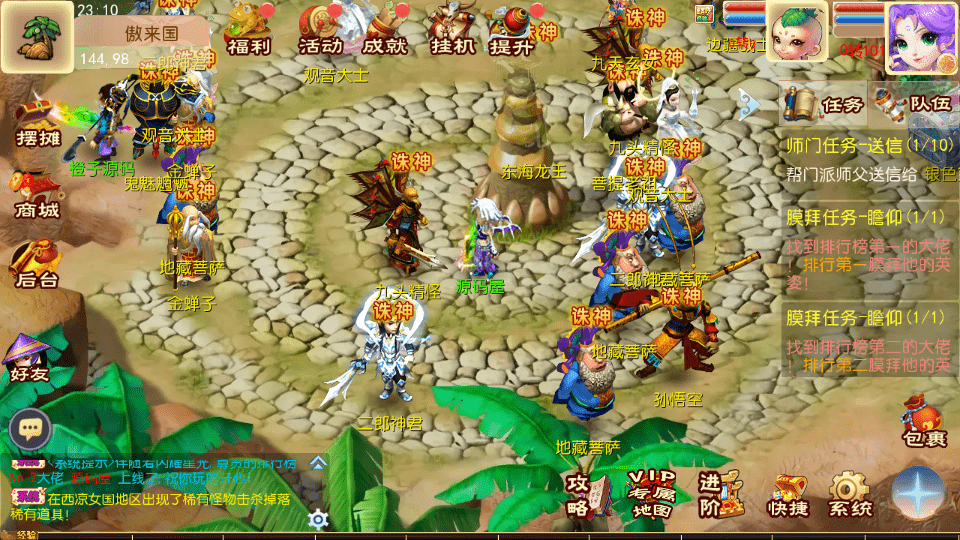Open the 包裹 bag inventory
960x540 pixels.
pos(923,422)
